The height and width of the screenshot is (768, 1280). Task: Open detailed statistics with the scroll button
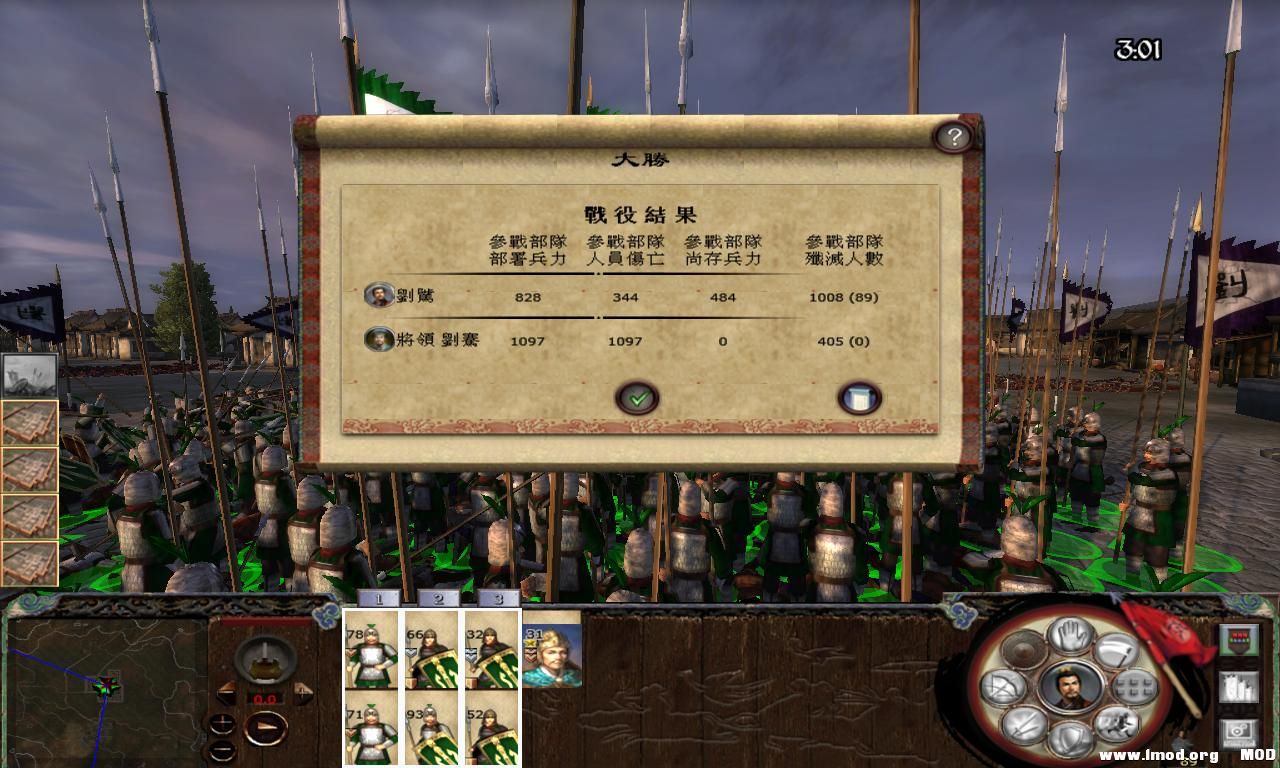click(x=858, y=397)
